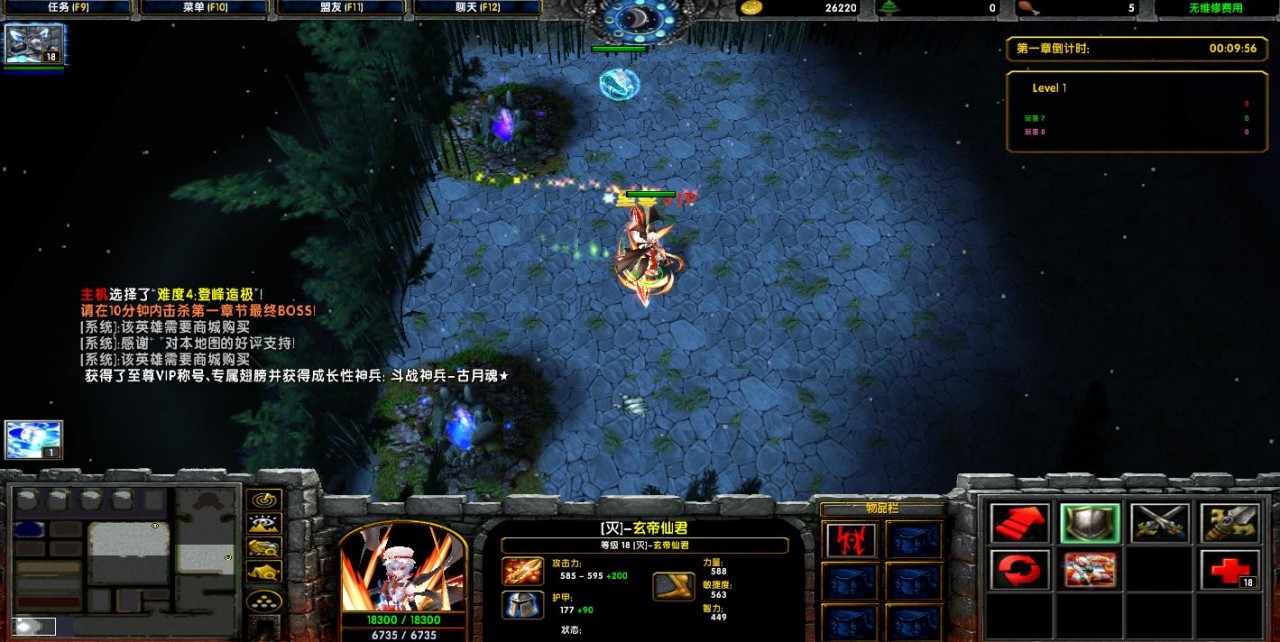Screen dimensions: 1280x642
Task: Select the red emblem inventory item
Action: (x=851, y=541)
